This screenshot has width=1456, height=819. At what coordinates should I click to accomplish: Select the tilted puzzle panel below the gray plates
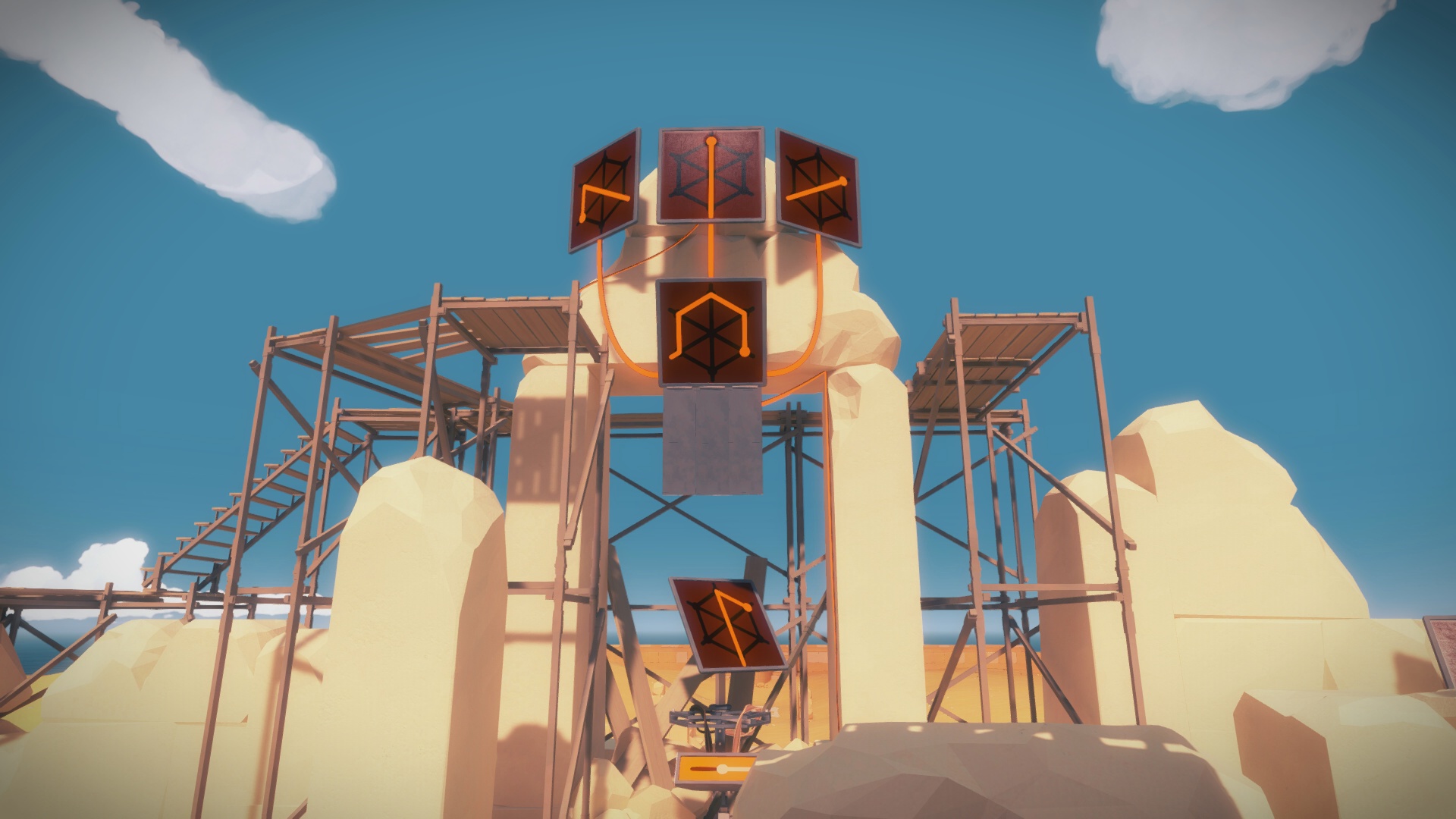click(726, 623)
